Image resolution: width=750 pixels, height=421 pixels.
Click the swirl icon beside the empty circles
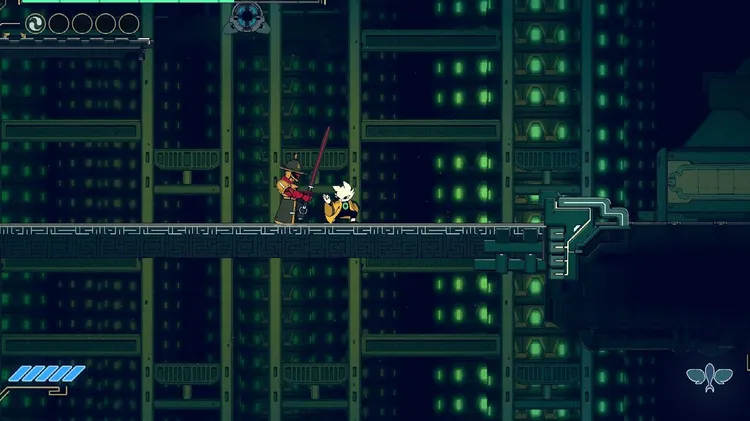[x=35, y=23]
